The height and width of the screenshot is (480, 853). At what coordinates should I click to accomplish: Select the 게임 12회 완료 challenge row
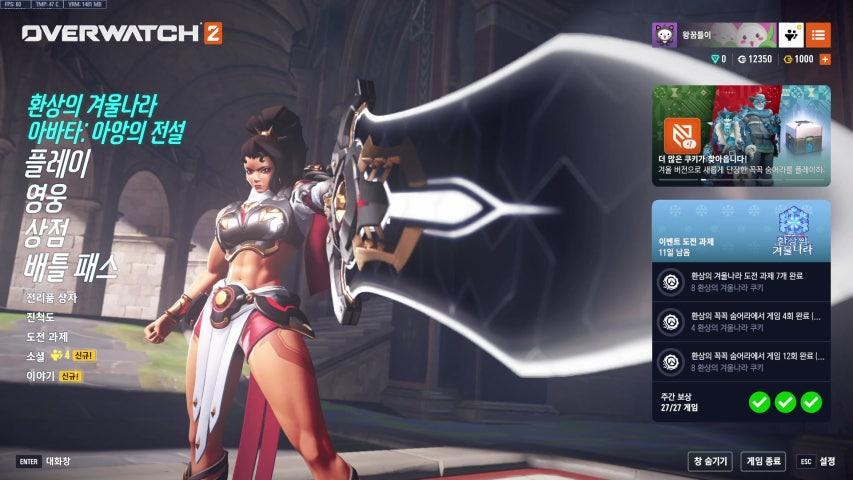coord(741,360)
